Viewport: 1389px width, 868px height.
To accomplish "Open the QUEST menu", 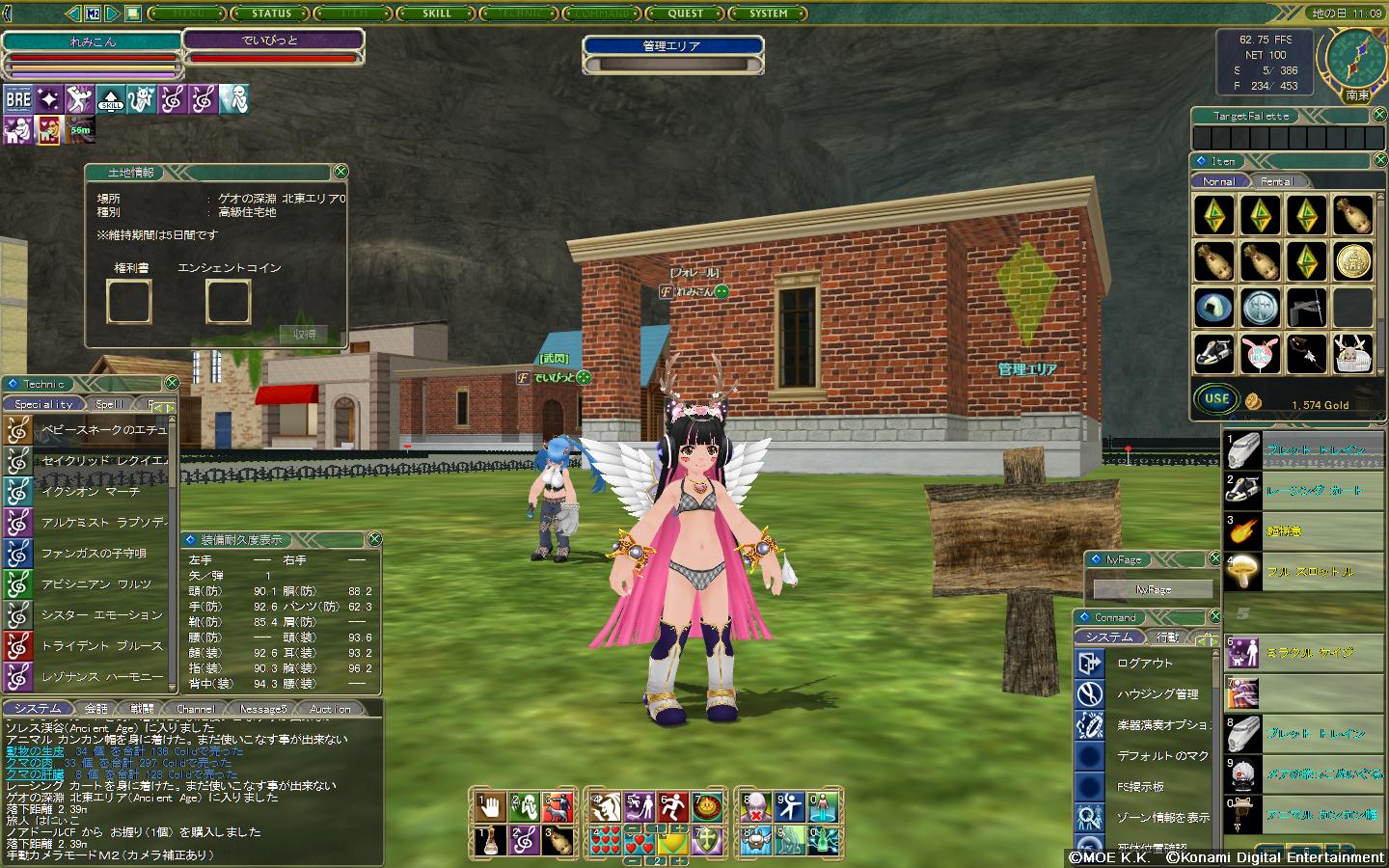I will [686, 14].
